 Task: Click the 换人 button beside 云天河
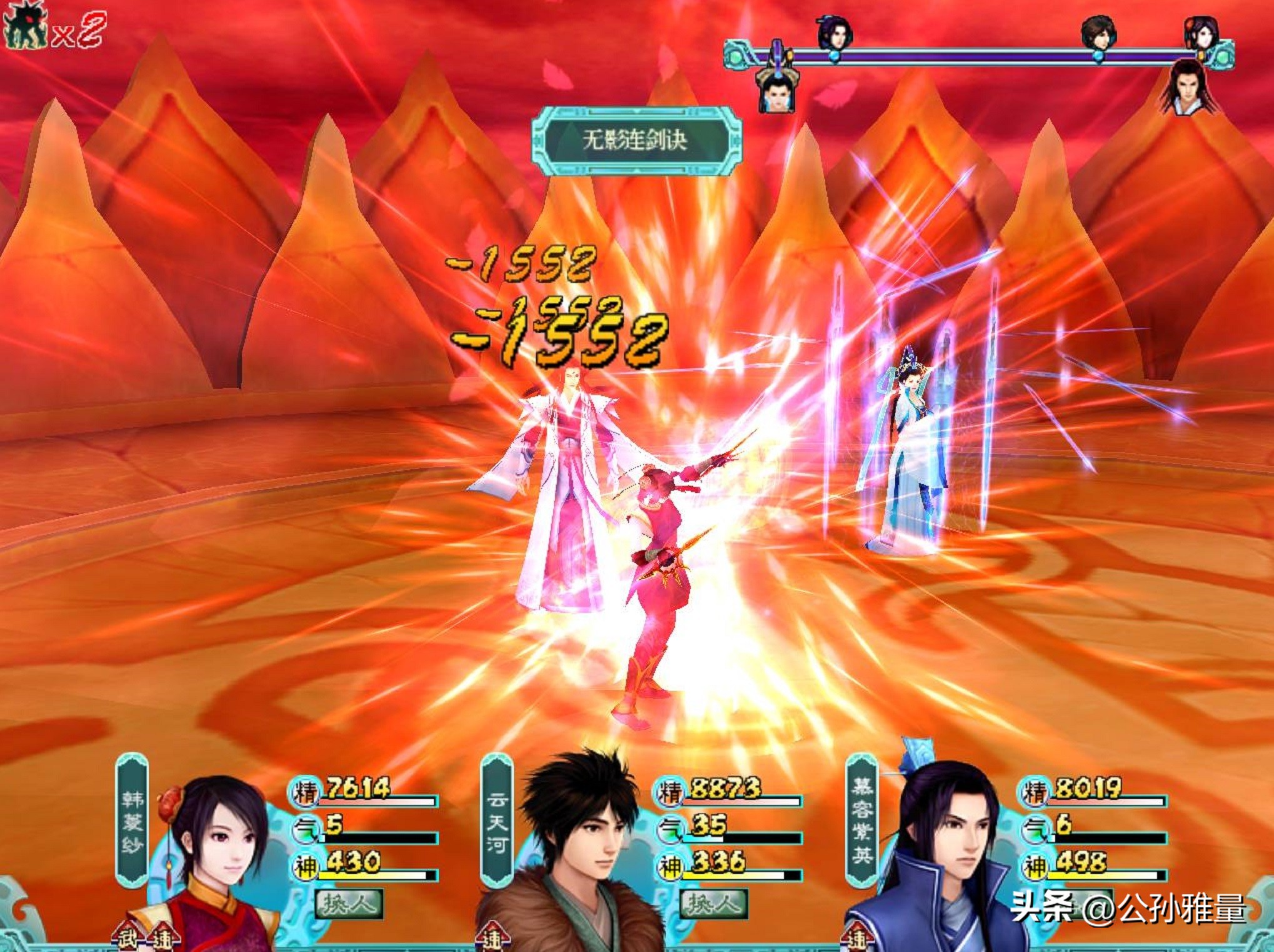[714, 903]
